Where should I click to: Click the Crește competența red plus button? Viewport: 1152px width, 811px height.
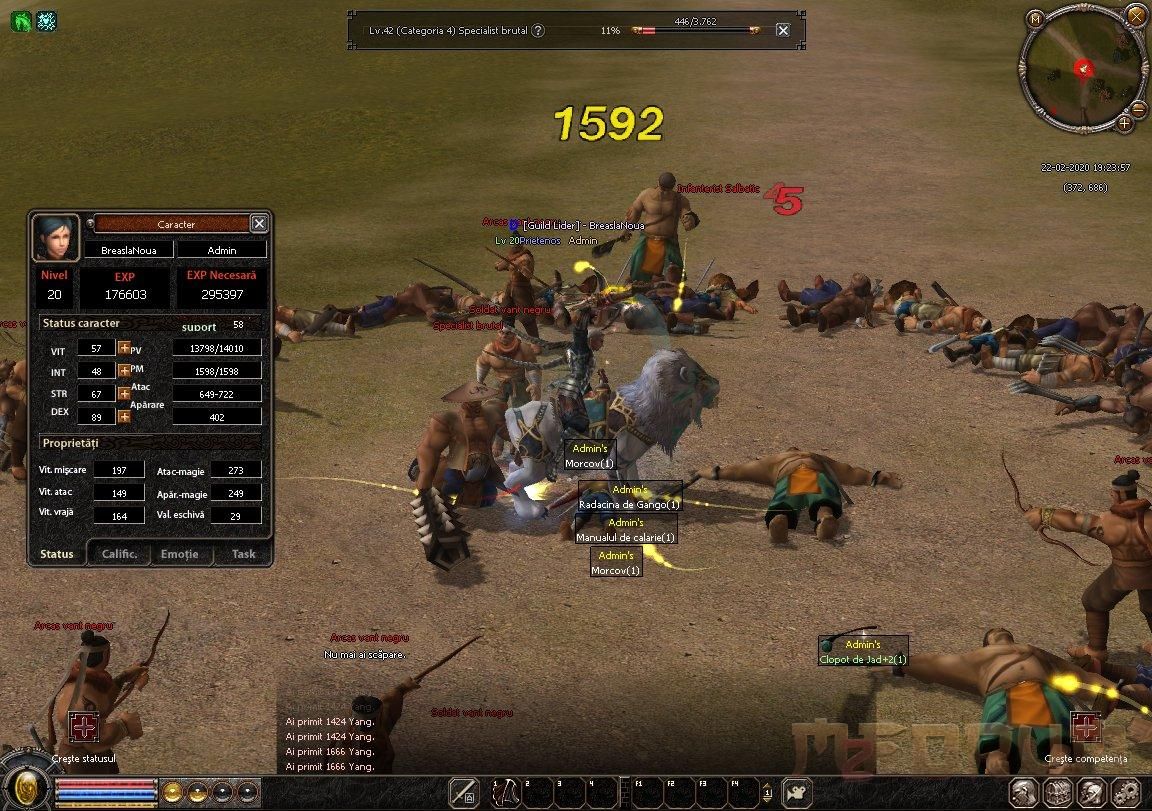1085,727
